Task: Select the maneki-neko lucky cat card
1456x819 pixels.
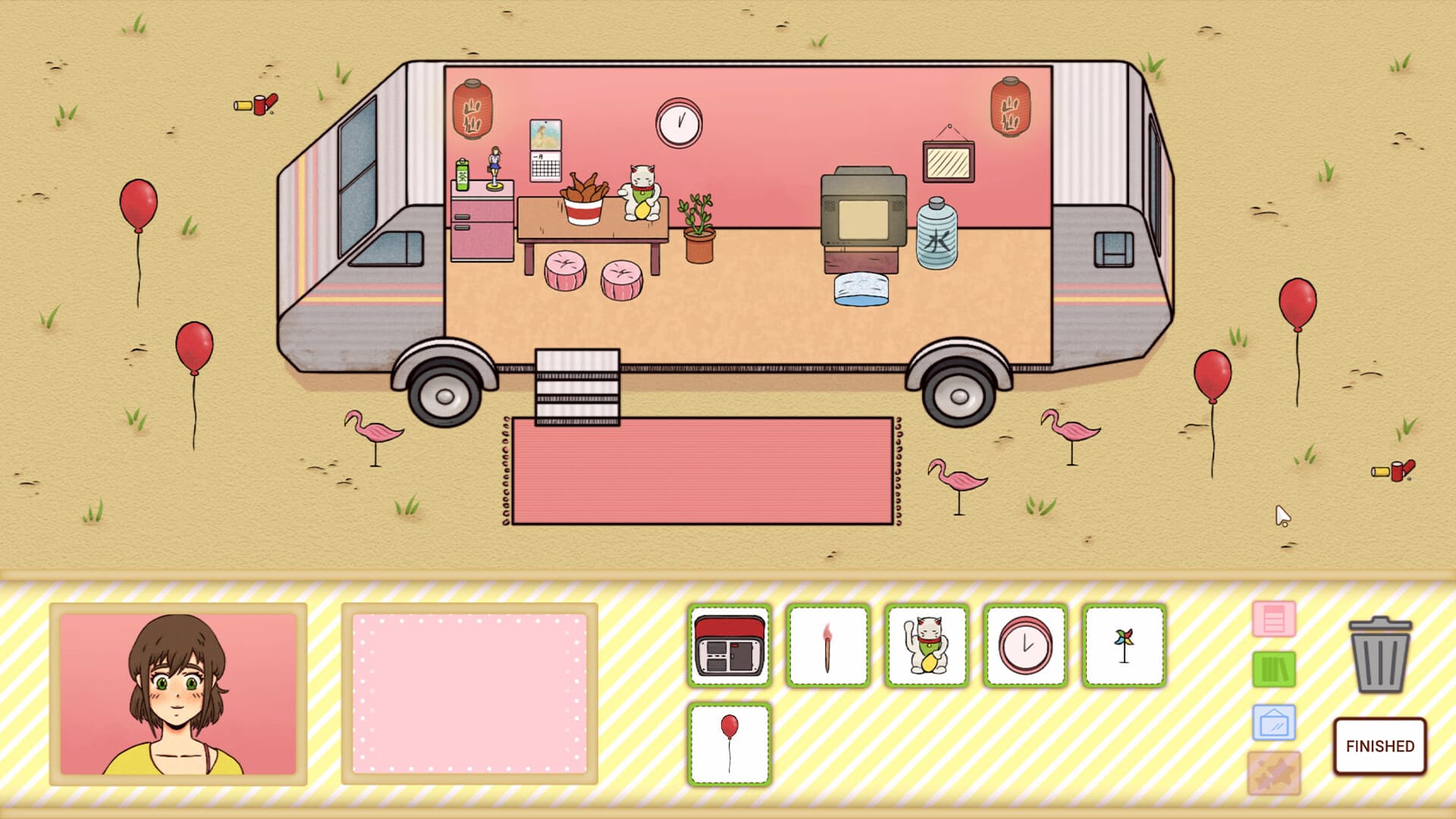Action: tap(926, 645)
